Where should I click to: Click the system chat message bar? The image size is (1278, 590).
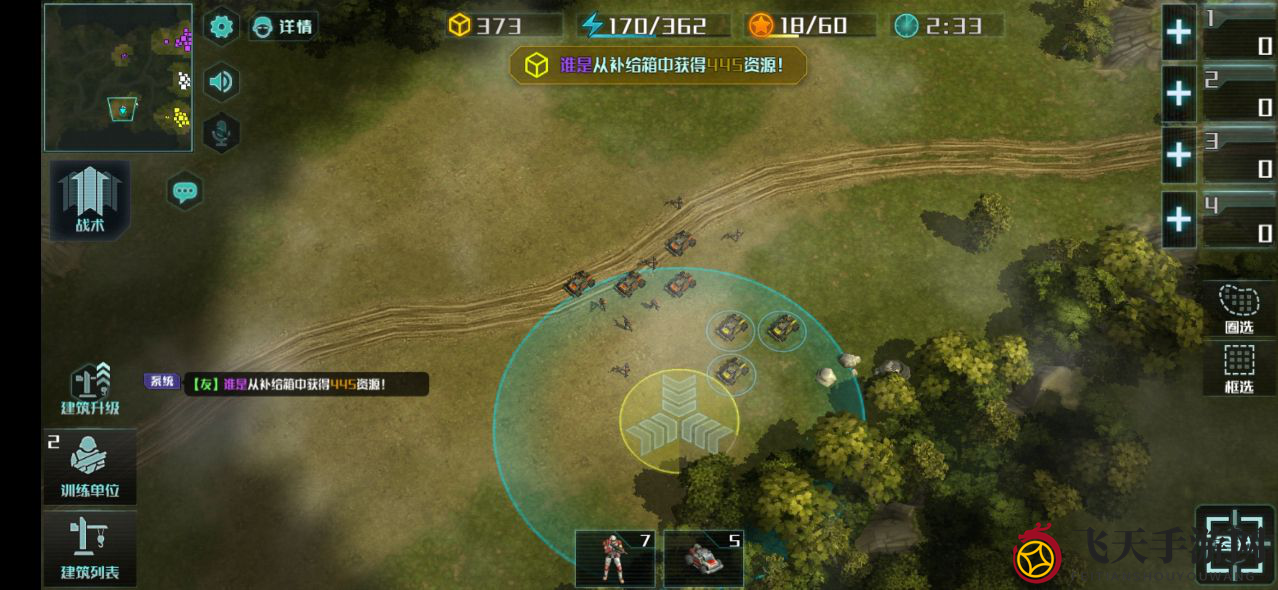(300, 384)
